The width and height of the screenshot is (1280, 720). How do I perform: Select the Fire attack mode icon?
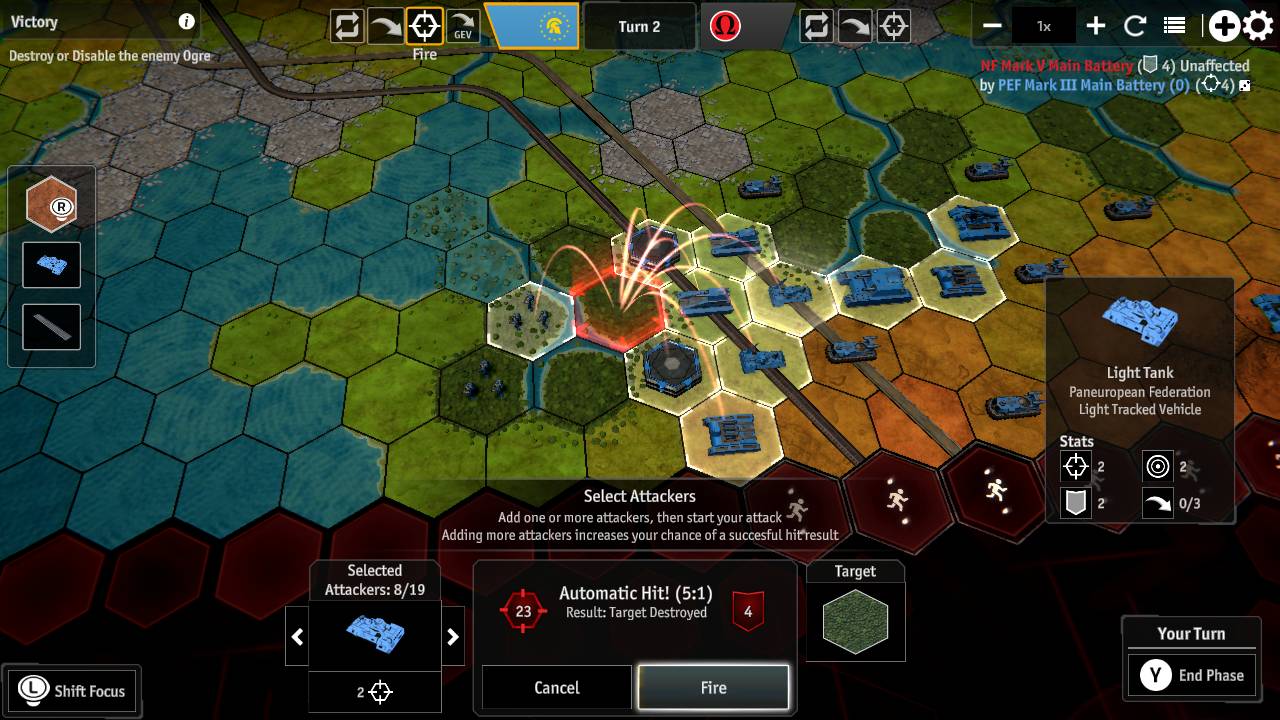(x=423, y=26)
